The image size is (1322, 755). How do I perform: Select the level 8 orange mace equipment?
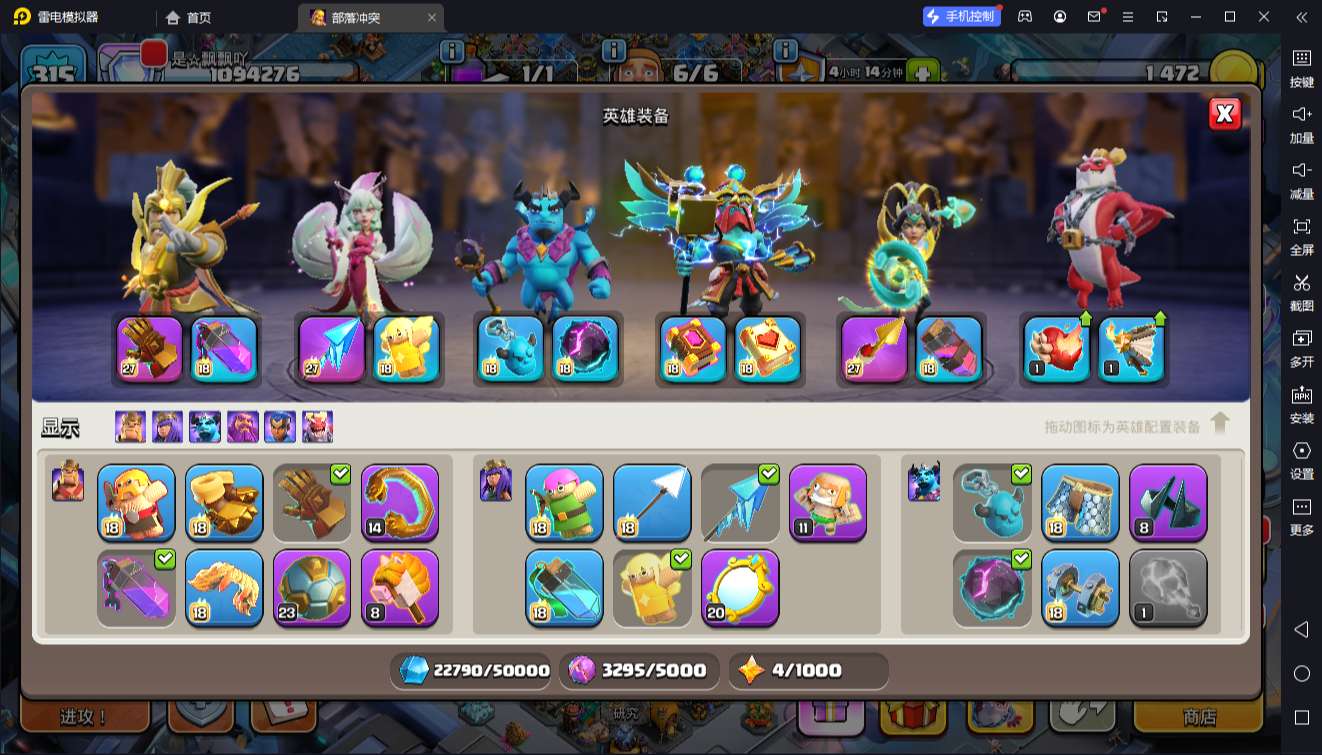[x=400, y=588]
